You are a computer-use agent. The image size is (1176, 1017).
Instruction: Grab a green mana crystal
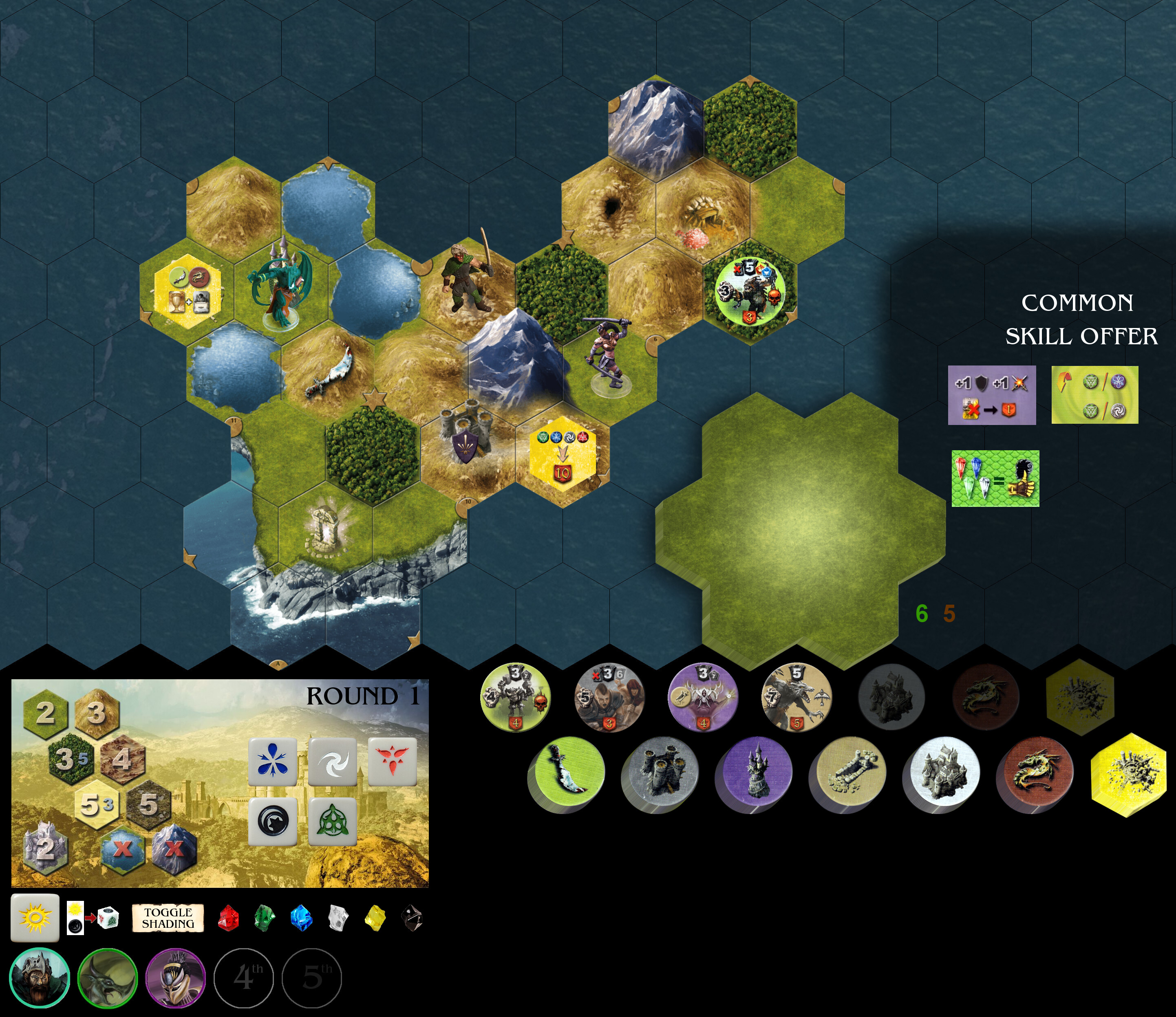pos(264,918)
